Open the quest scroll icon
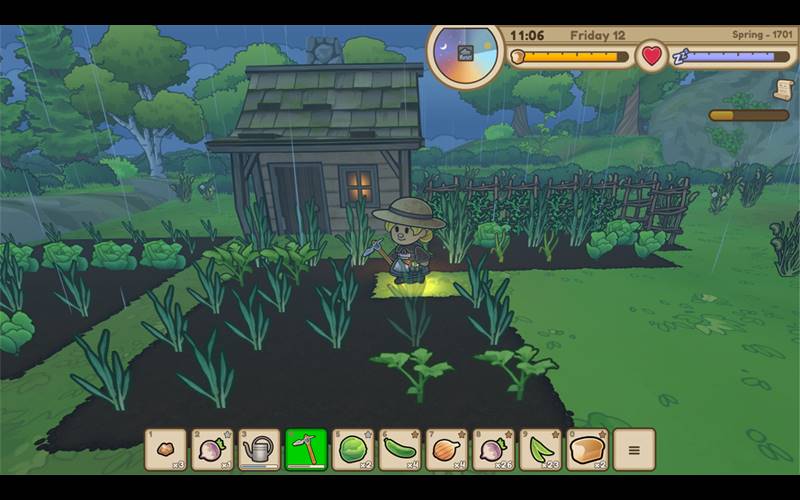This screenshot has width=800, height=500. click(x=783, y=89)
